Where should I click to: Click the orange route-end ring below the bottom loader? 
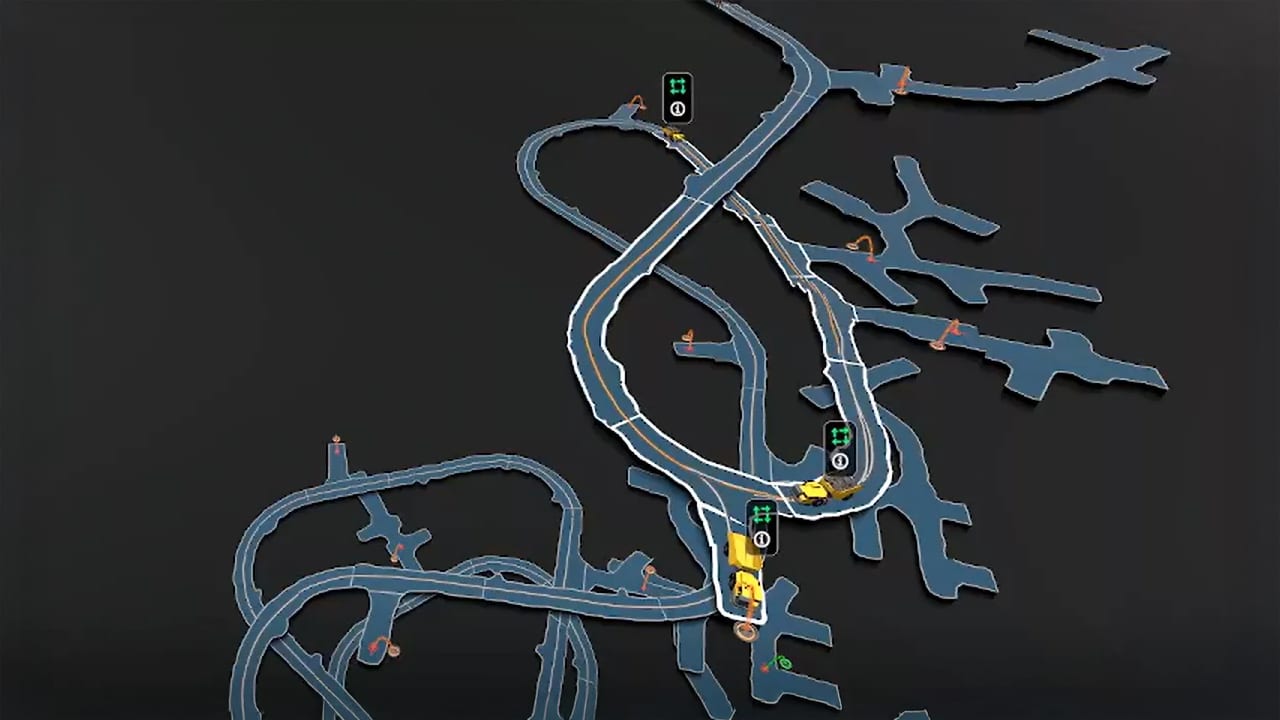point(744,631)
